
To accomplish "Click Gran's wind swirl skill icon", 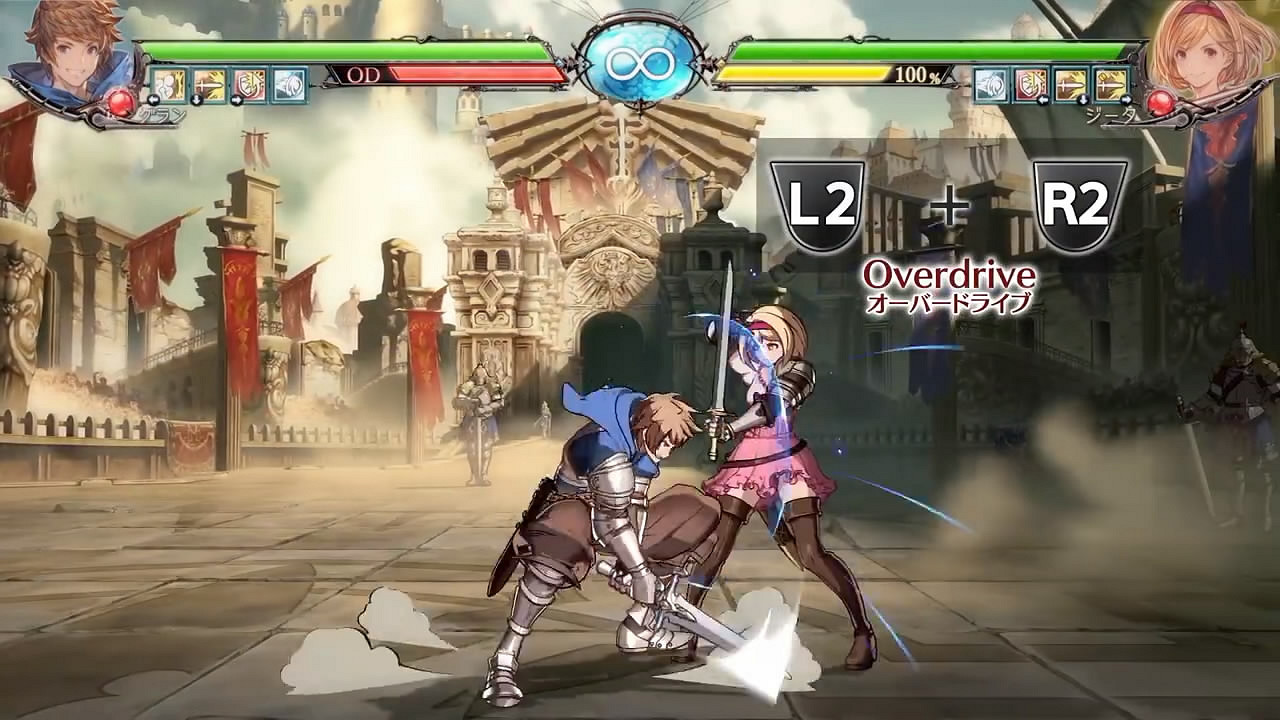I will pyautogui.click(x=289, y=84).
